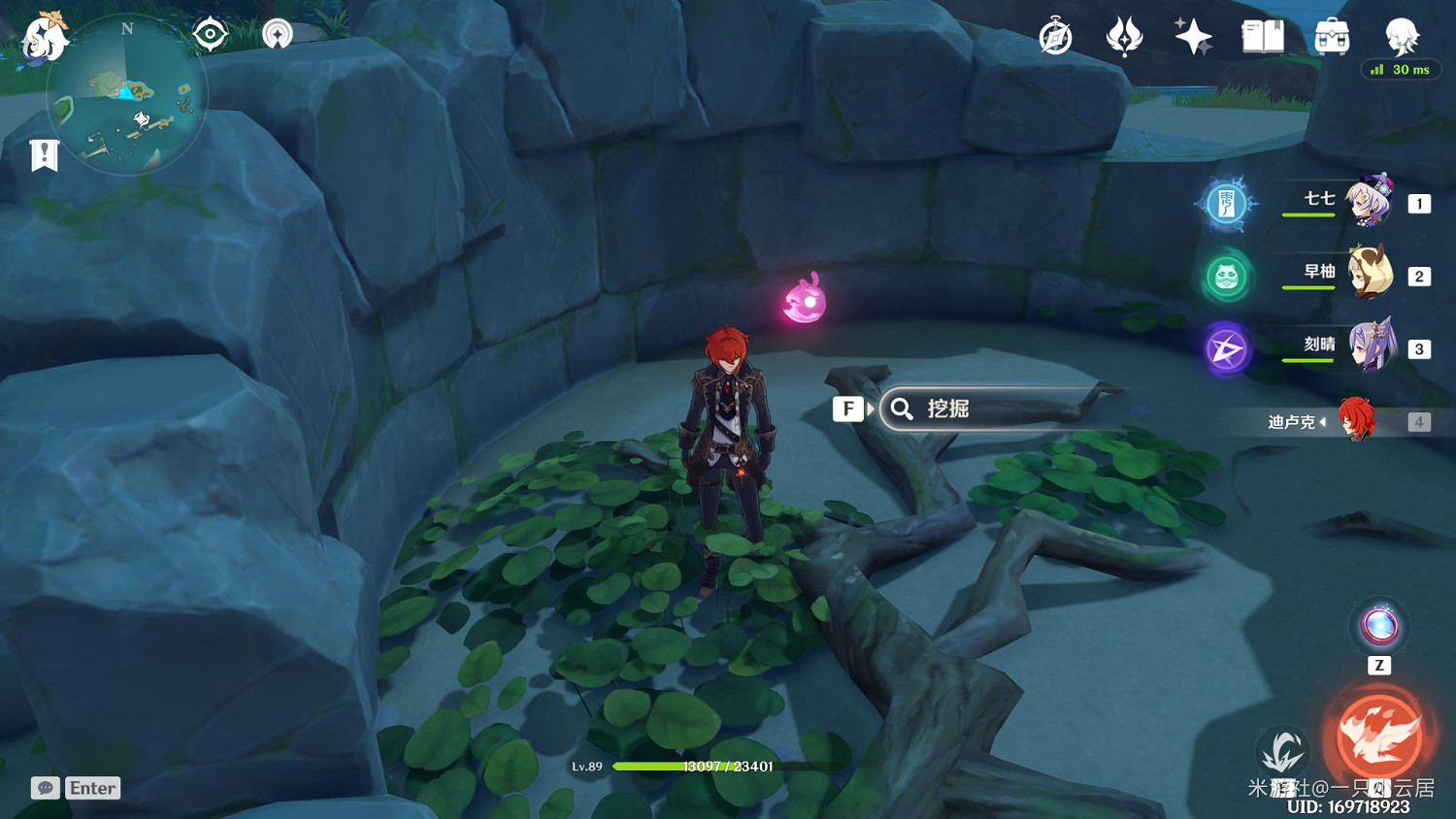Image resolution: width=1456 pixels, height=819 pixels.
Task: Open the in-game clock icon
Action: click(x=1055, y=37)
